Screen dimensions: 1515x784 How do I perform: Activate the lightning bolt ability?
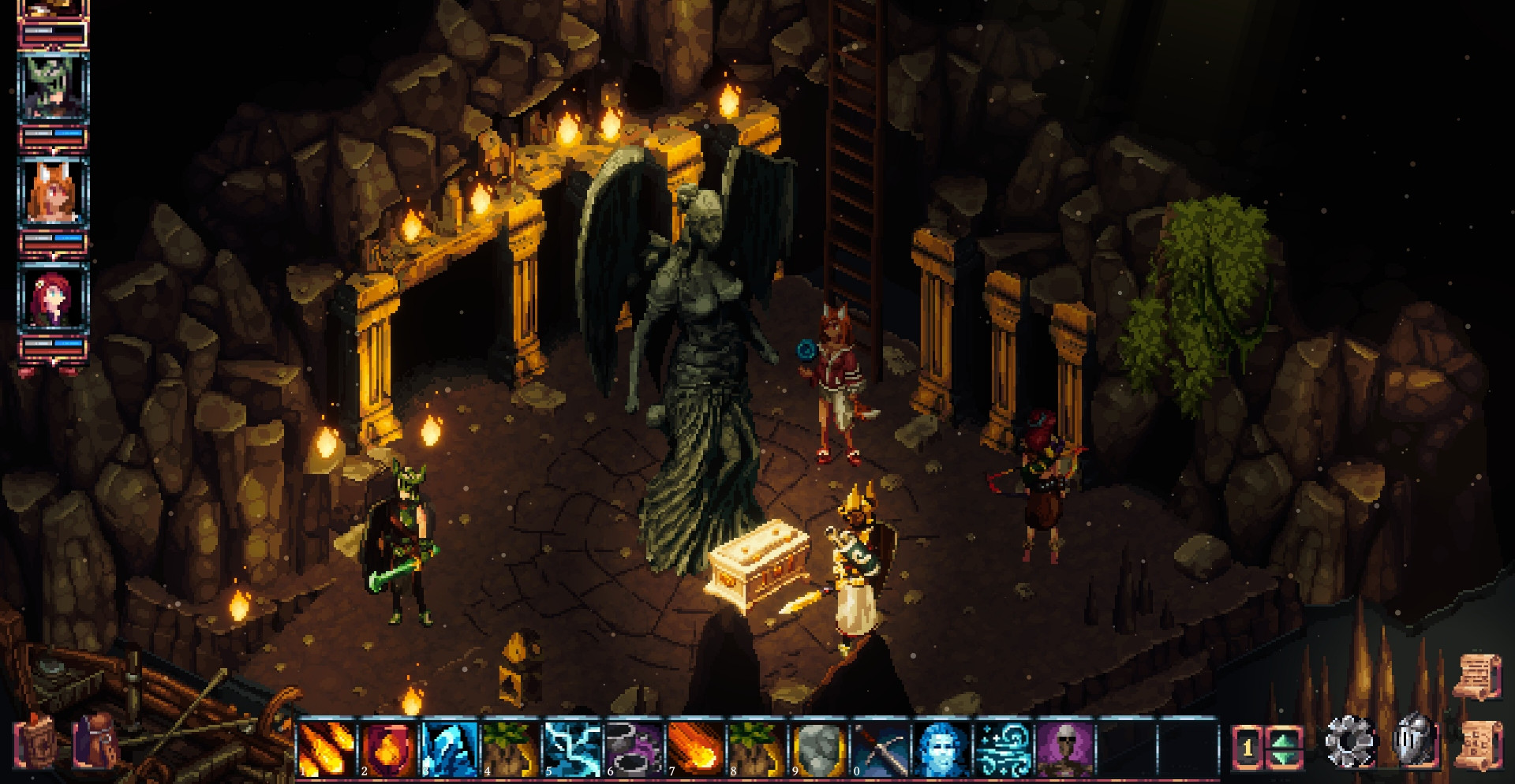click(572, 747)
